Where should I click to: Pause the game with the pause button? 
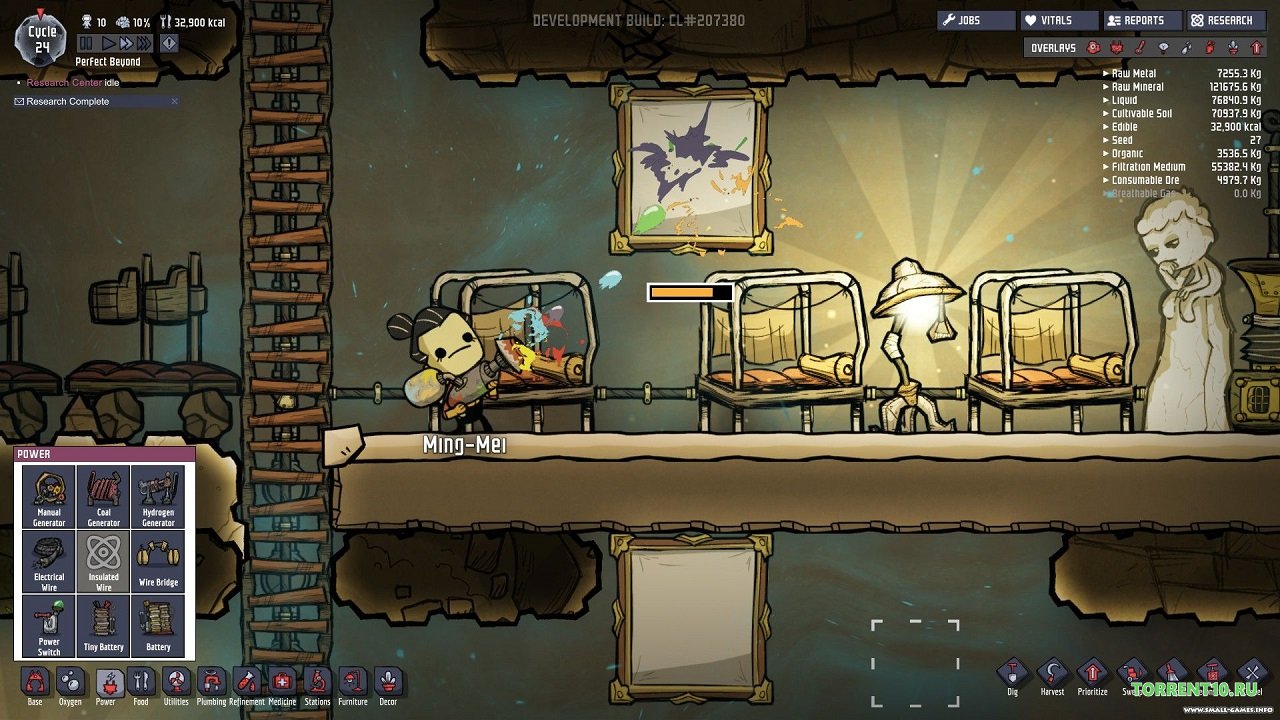pos(86,43)
